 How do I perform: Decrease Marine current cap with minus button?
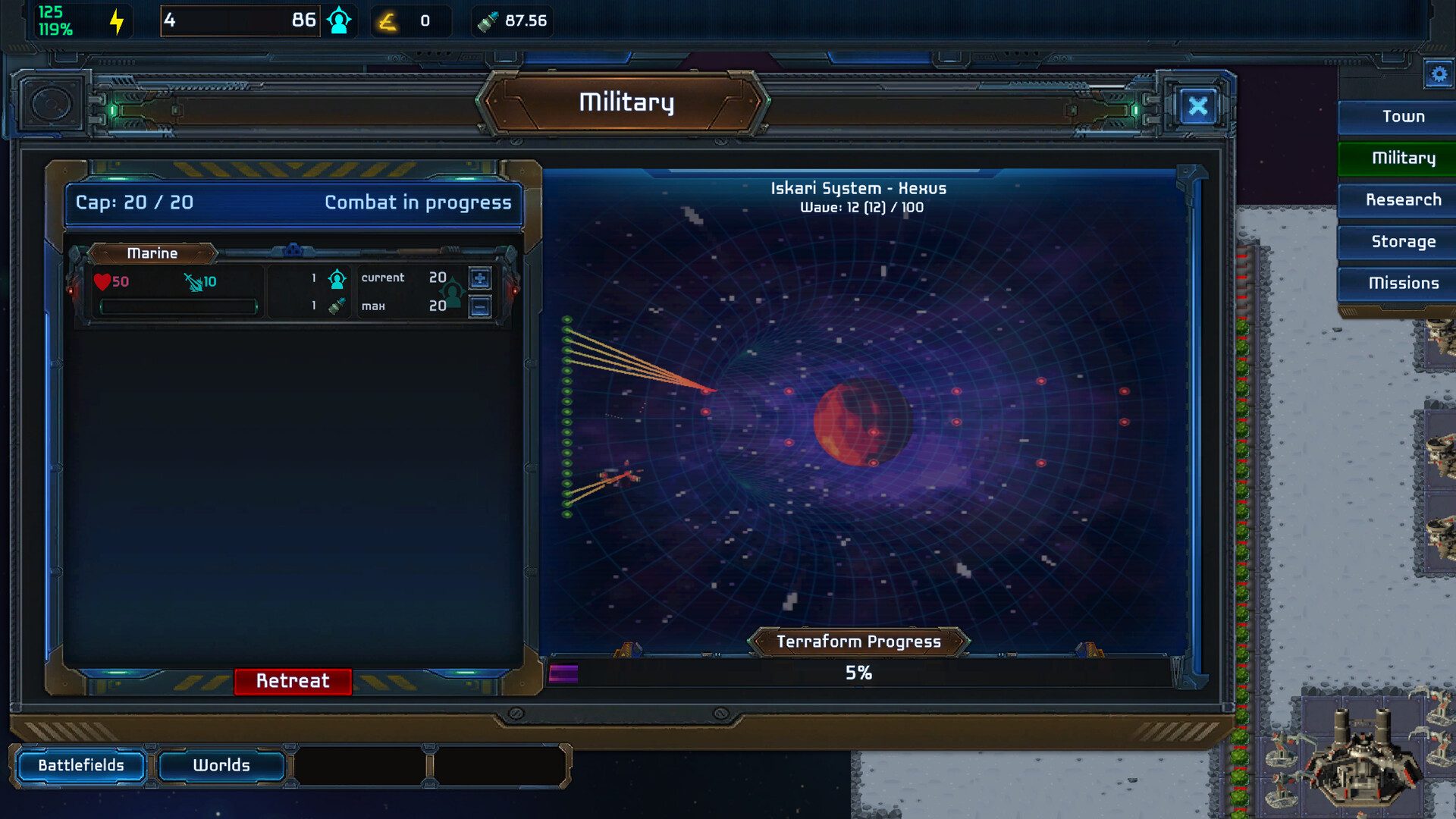(x=480, y=306)
